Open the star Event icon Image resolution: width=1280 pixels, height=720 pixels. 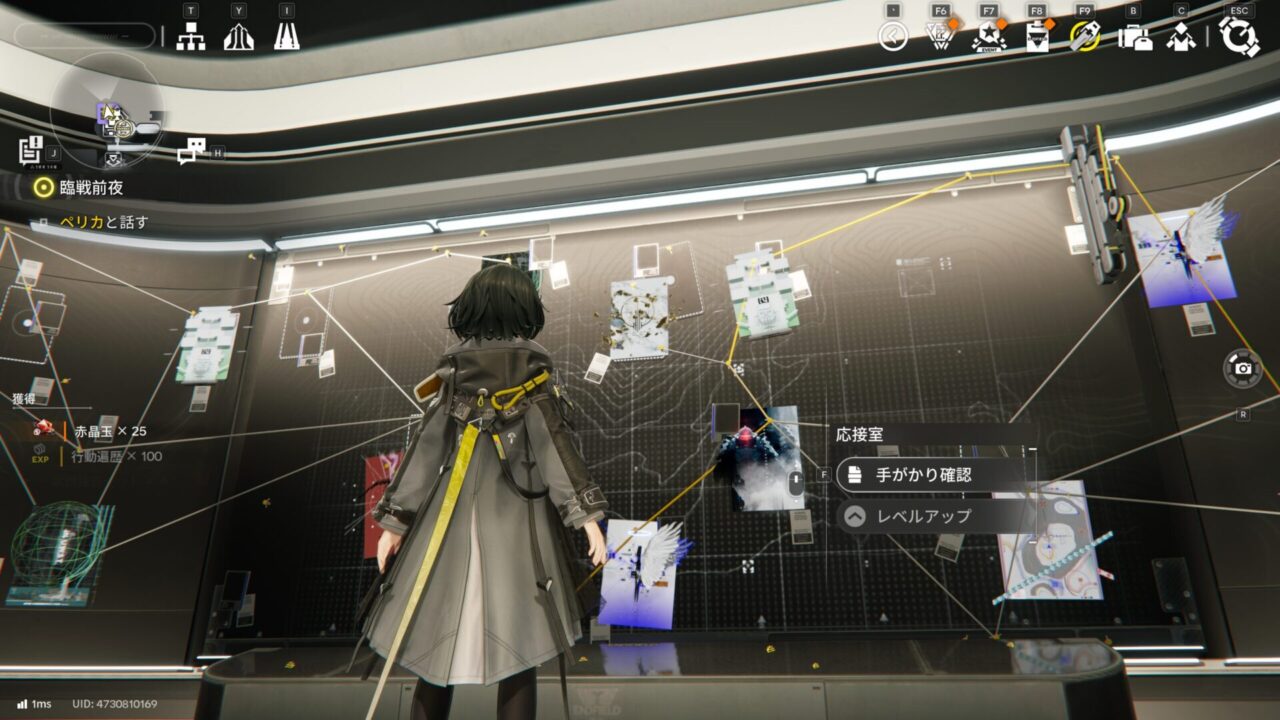tap(988, 37)
